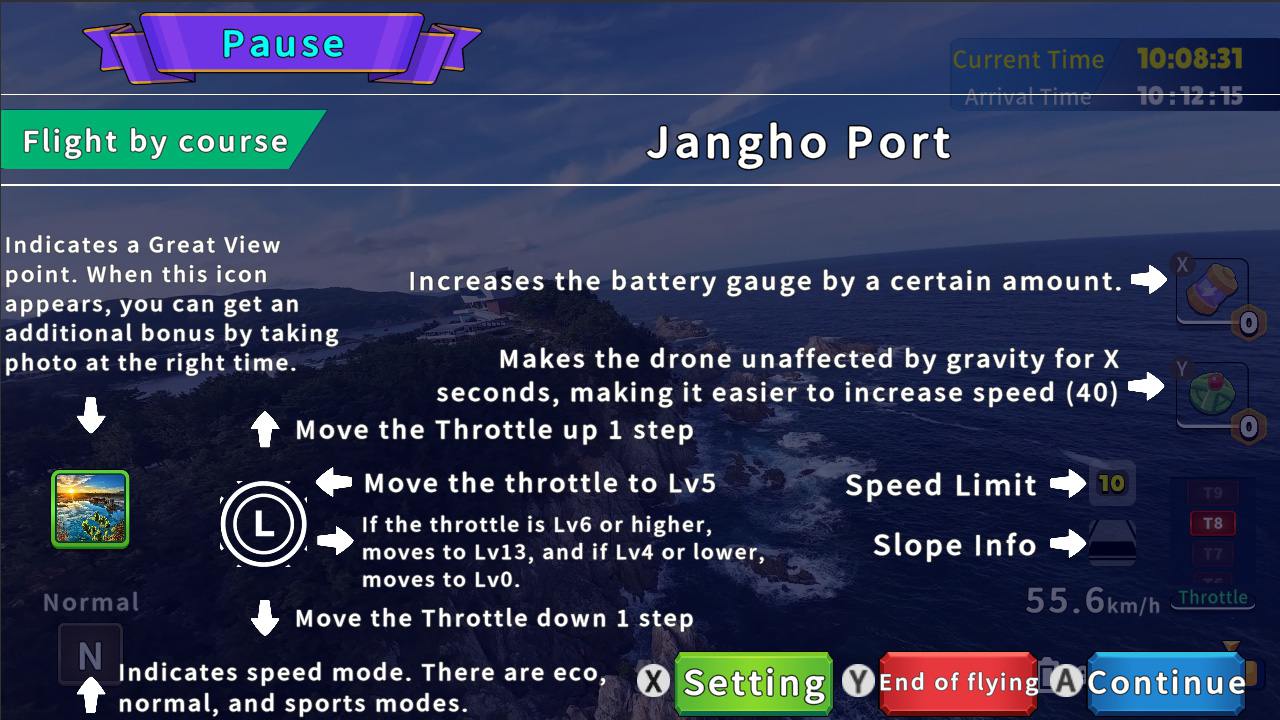Click End of flying
Screen dimensions: 1280x720
coord(958,682)
